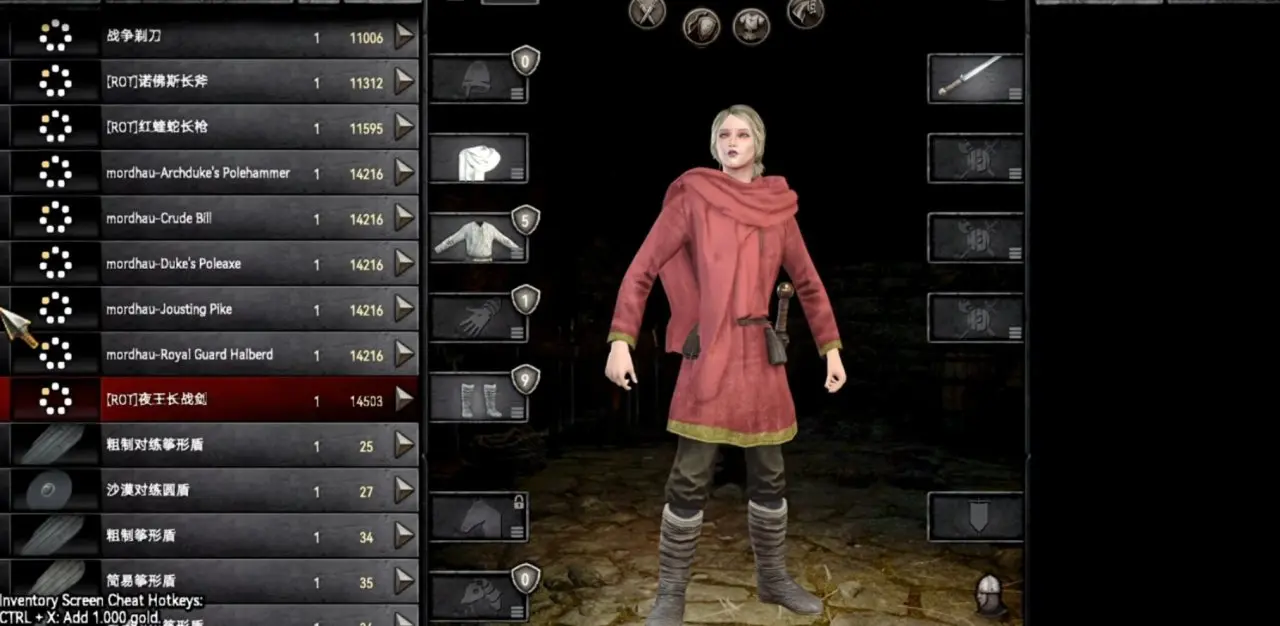
Task: Select the gloves equipment slot
Action: point(479,318)
